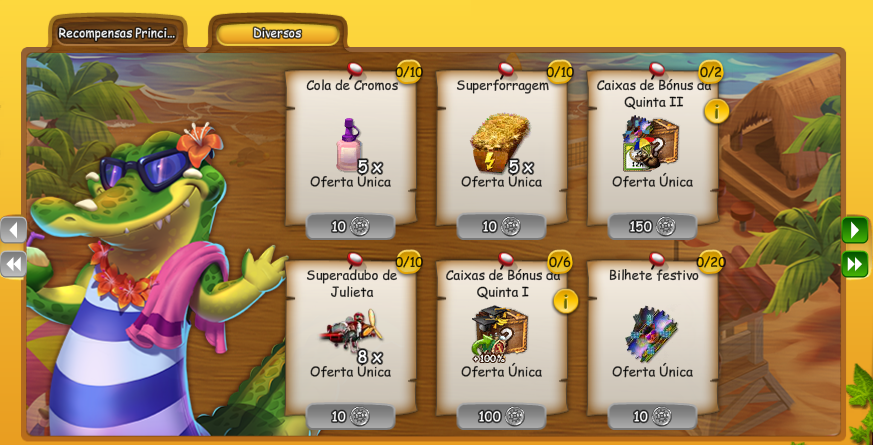
Task: Purchase Caixas de Bónus da Quinta II for 150
Action: click(x=652, y=226)
